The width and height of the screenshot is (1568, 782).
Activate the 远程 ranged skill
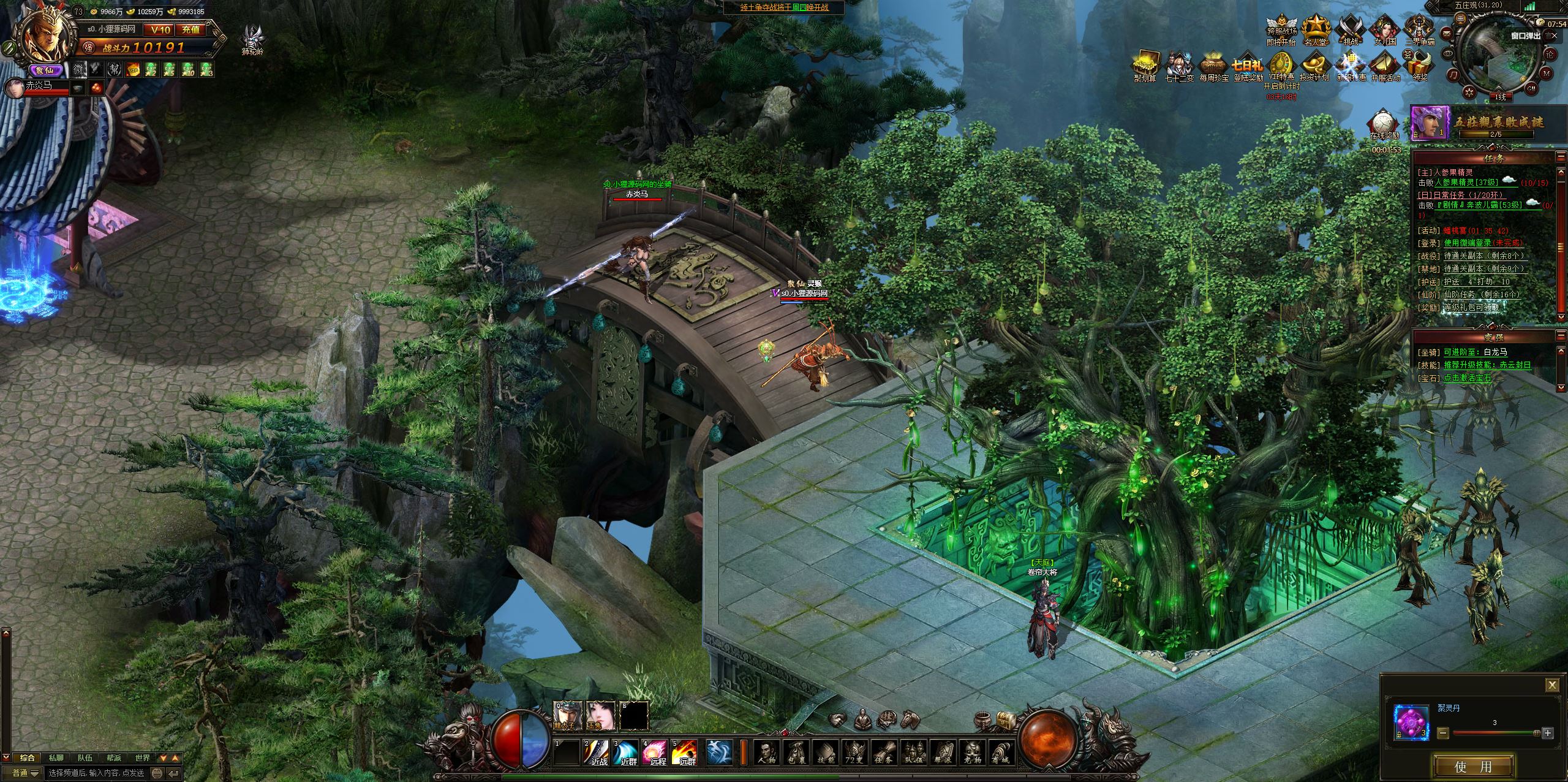(655, 752)
